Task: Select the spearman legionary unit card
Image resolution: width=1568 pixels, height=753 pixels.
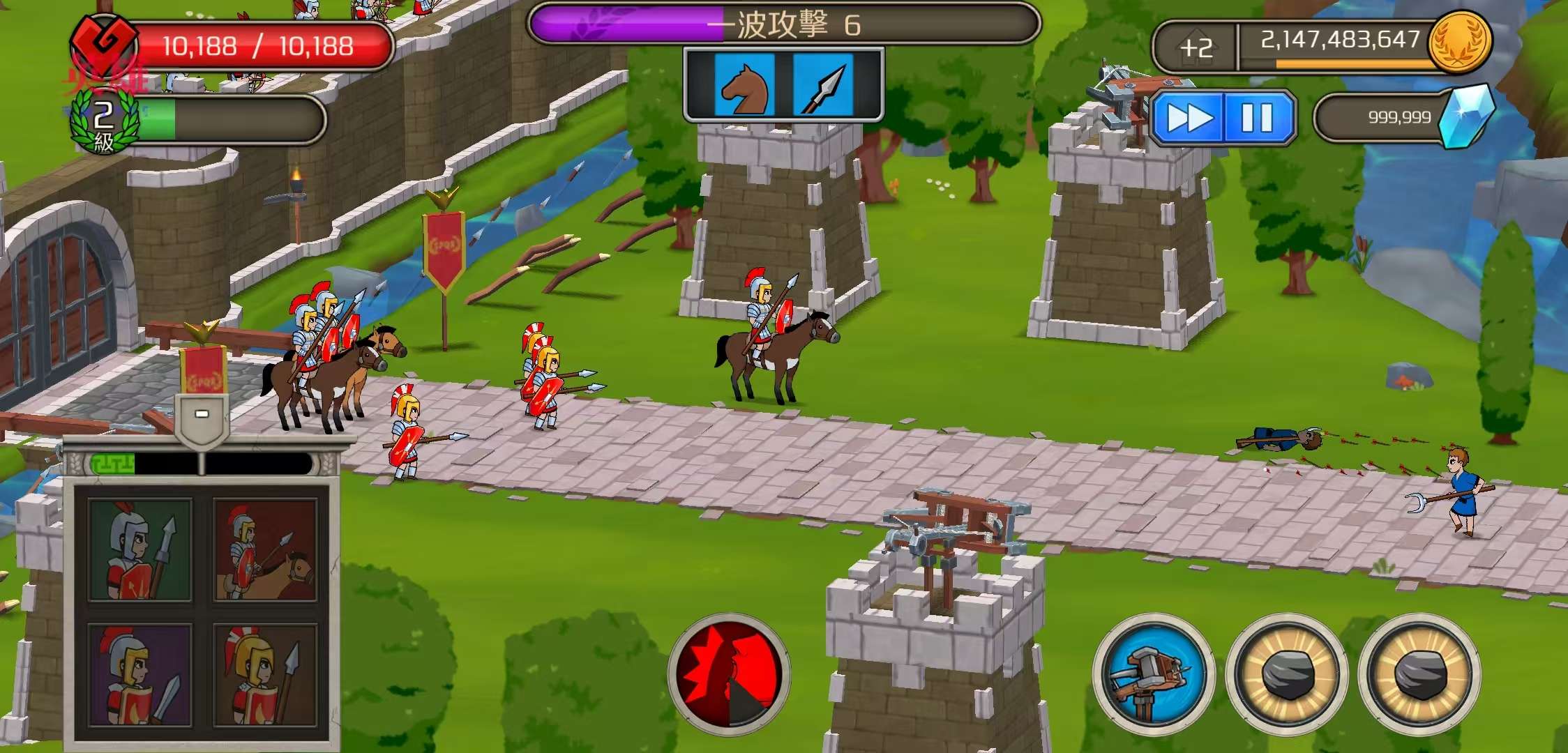Action: [x=140, y=550]
